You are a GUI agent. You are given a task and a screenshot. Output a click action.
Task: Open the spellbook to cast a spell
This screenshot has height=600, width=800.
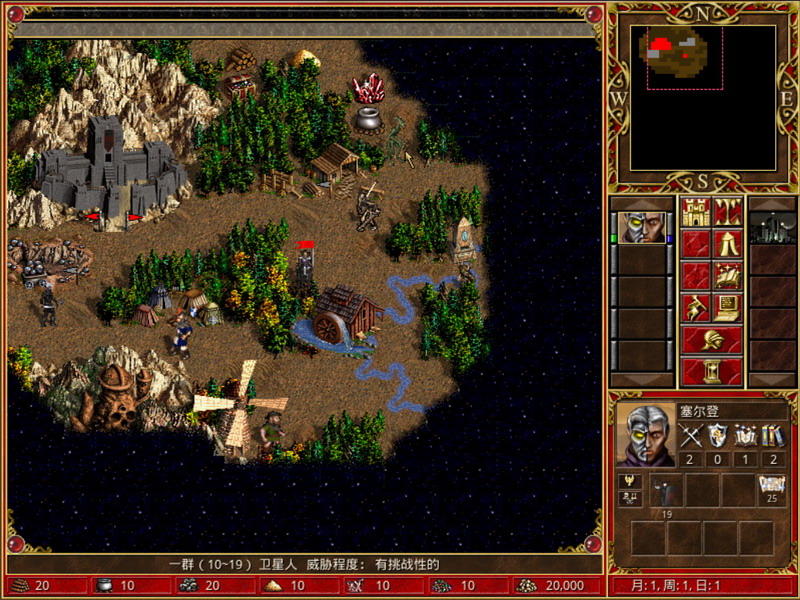click(727, 275)
